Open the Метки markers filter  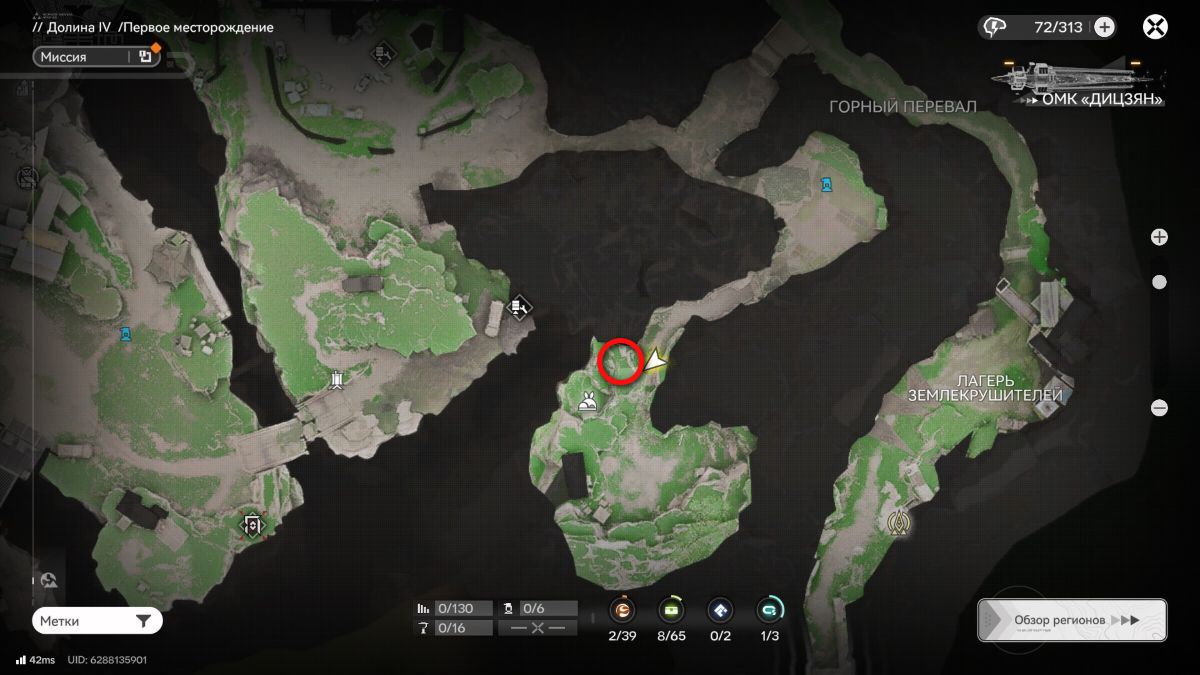(96, 621)
